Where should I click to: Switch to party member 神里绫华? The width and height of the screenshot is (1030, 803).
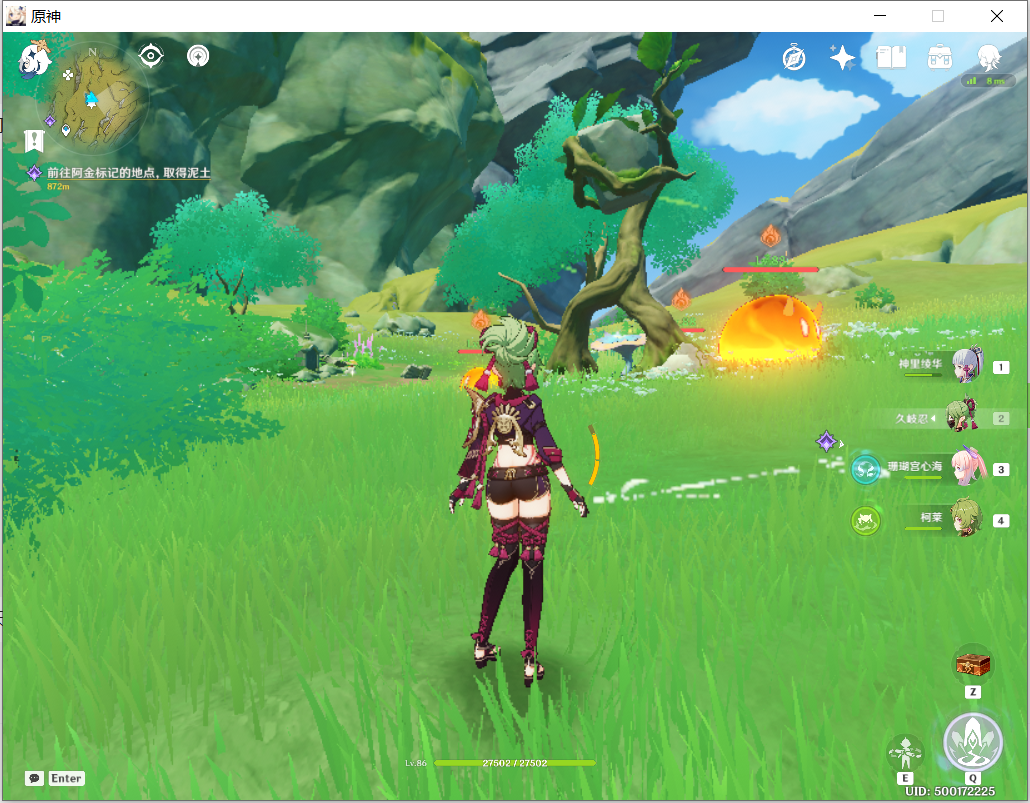(965, 367)
